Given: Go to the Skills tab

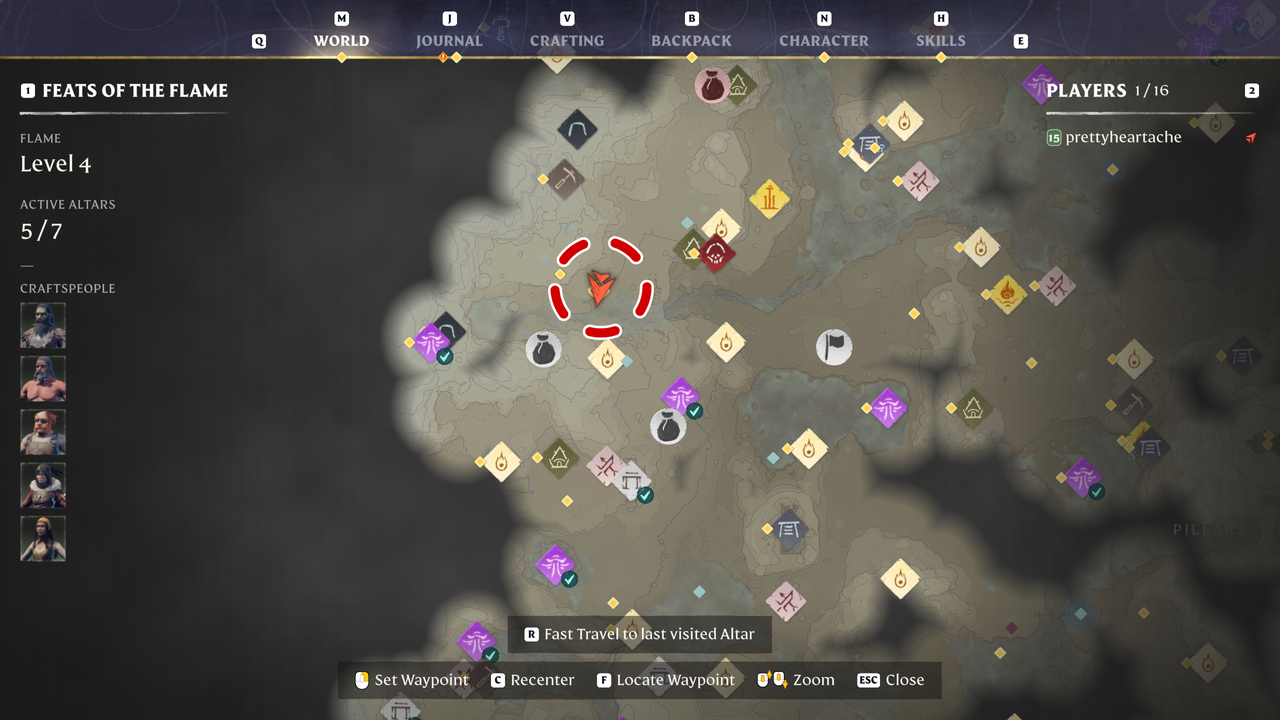Looking at the screenshot, I should tap(941, 41).
